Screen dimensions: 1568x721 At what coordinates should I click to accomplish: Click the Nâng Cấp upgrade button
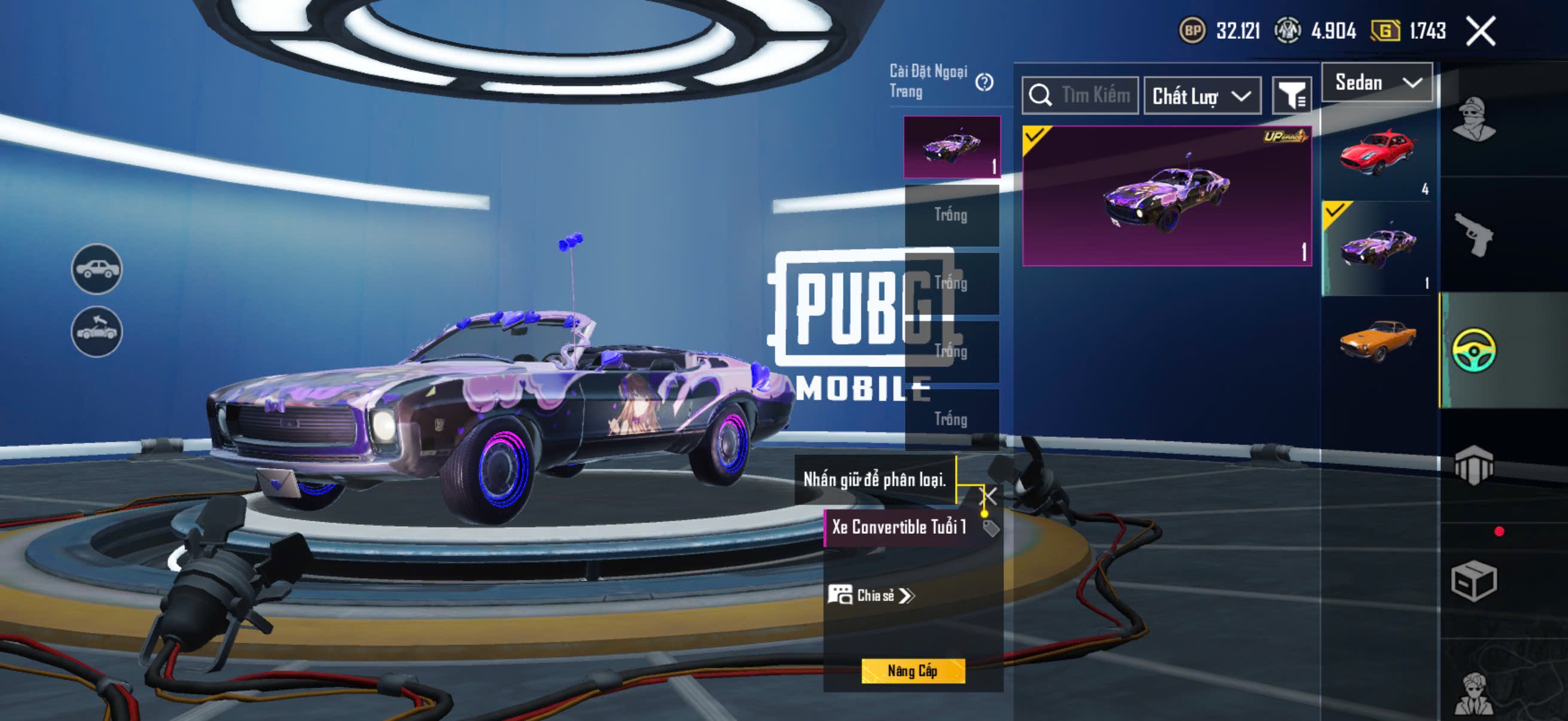[913, 671]
